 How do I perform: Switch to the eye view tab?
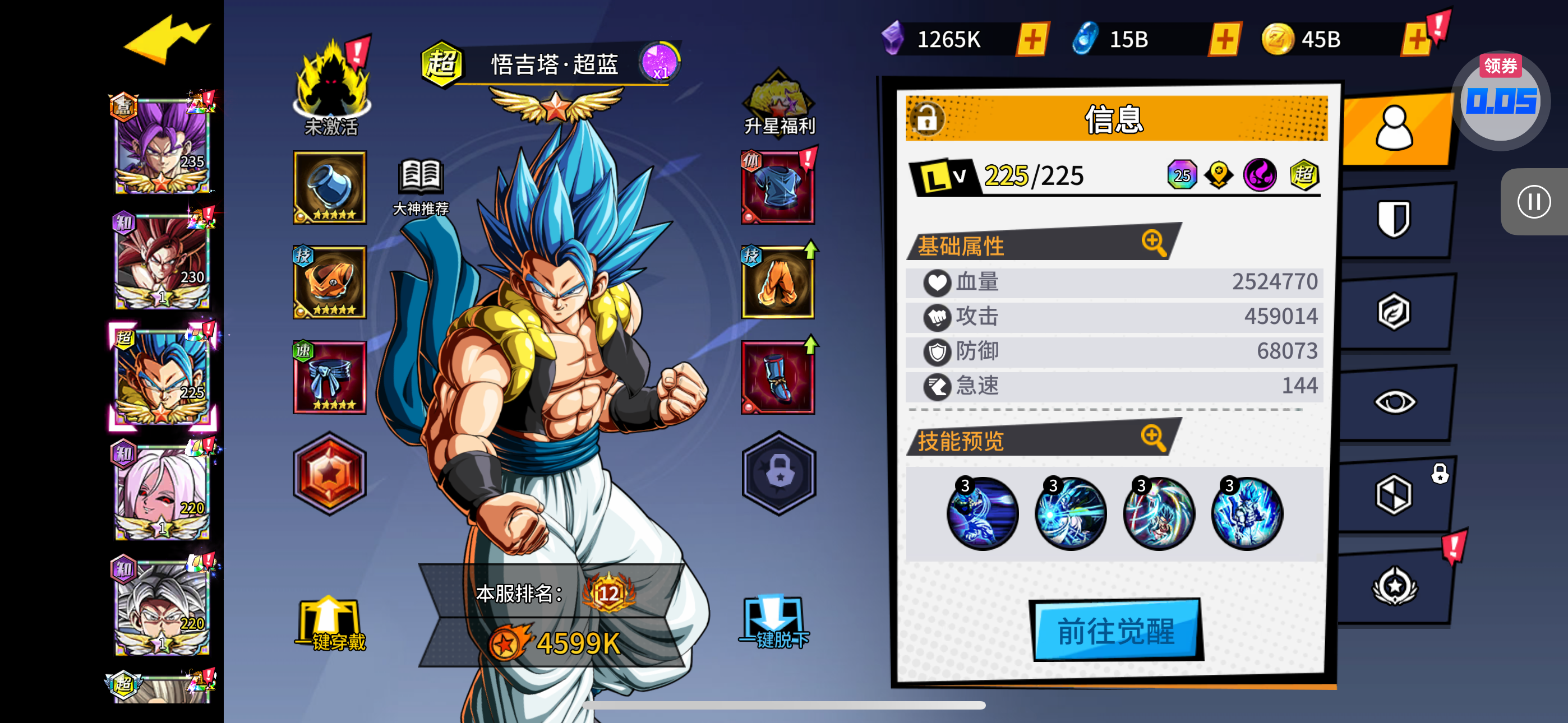coord(1395,402)
